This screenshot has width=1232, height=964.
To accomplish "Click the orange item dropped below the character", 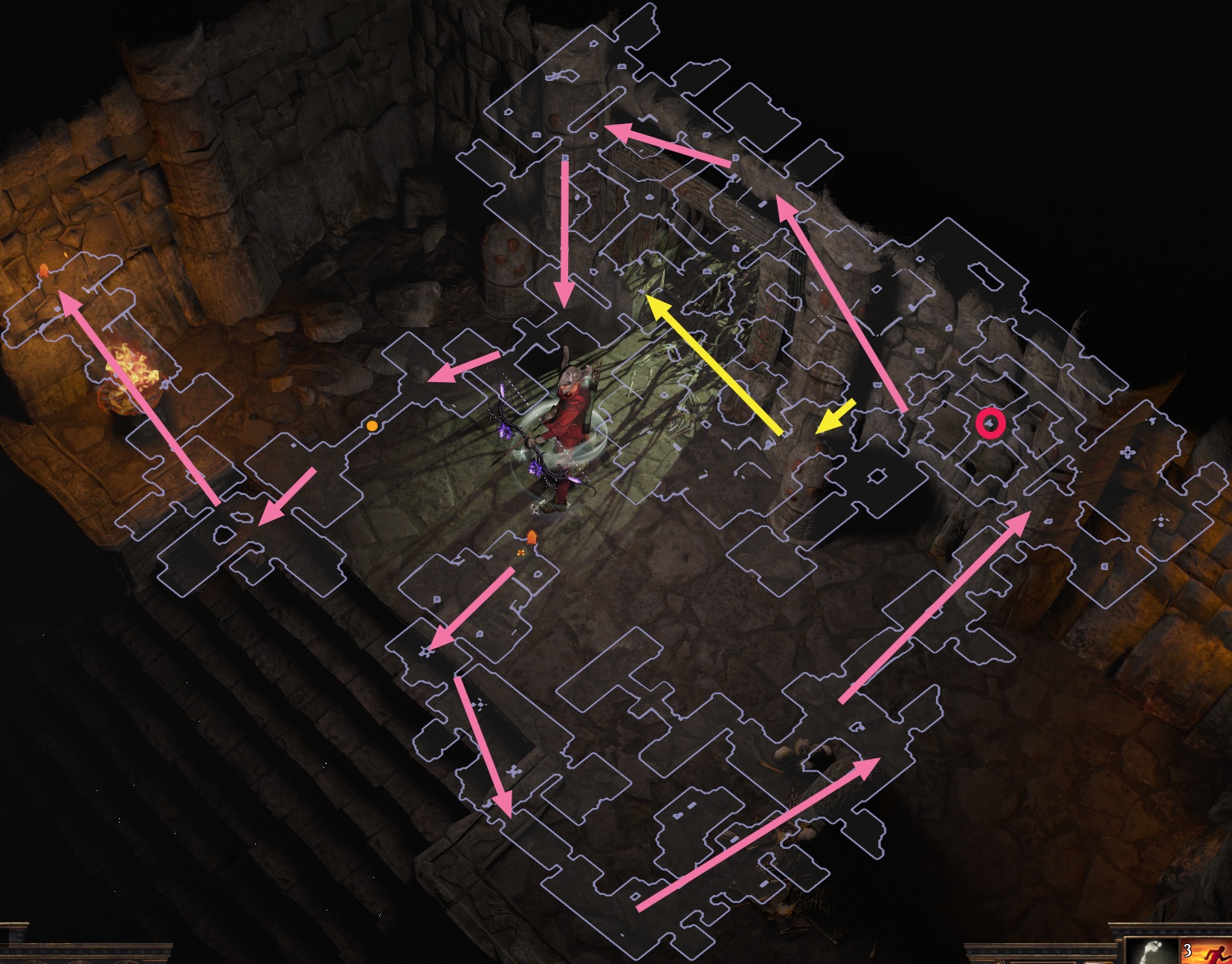I will (532, 534).
